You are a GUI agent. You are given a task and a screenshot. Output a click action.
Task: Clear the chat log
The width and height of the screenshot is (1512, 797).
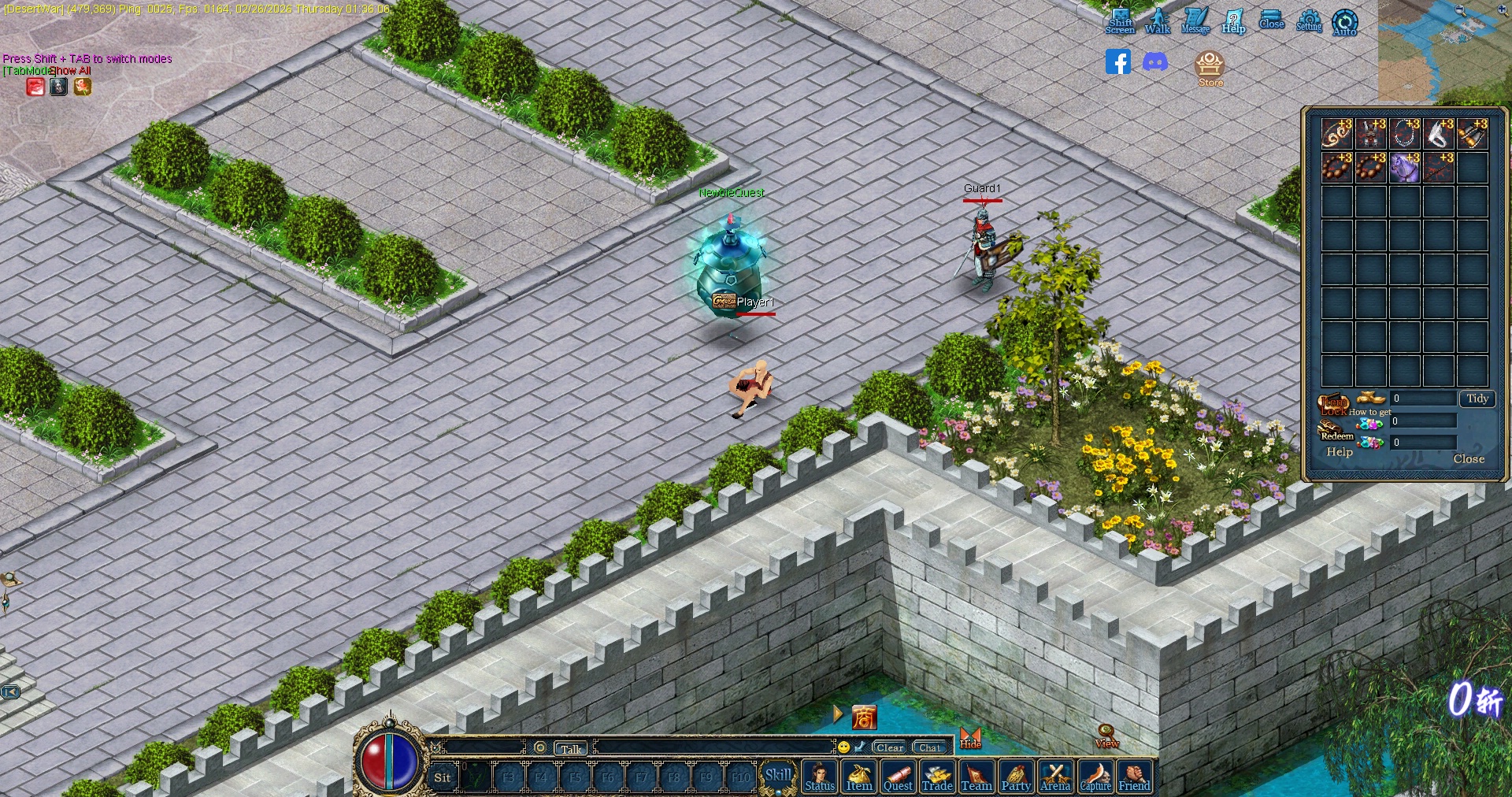pos(890,747)
